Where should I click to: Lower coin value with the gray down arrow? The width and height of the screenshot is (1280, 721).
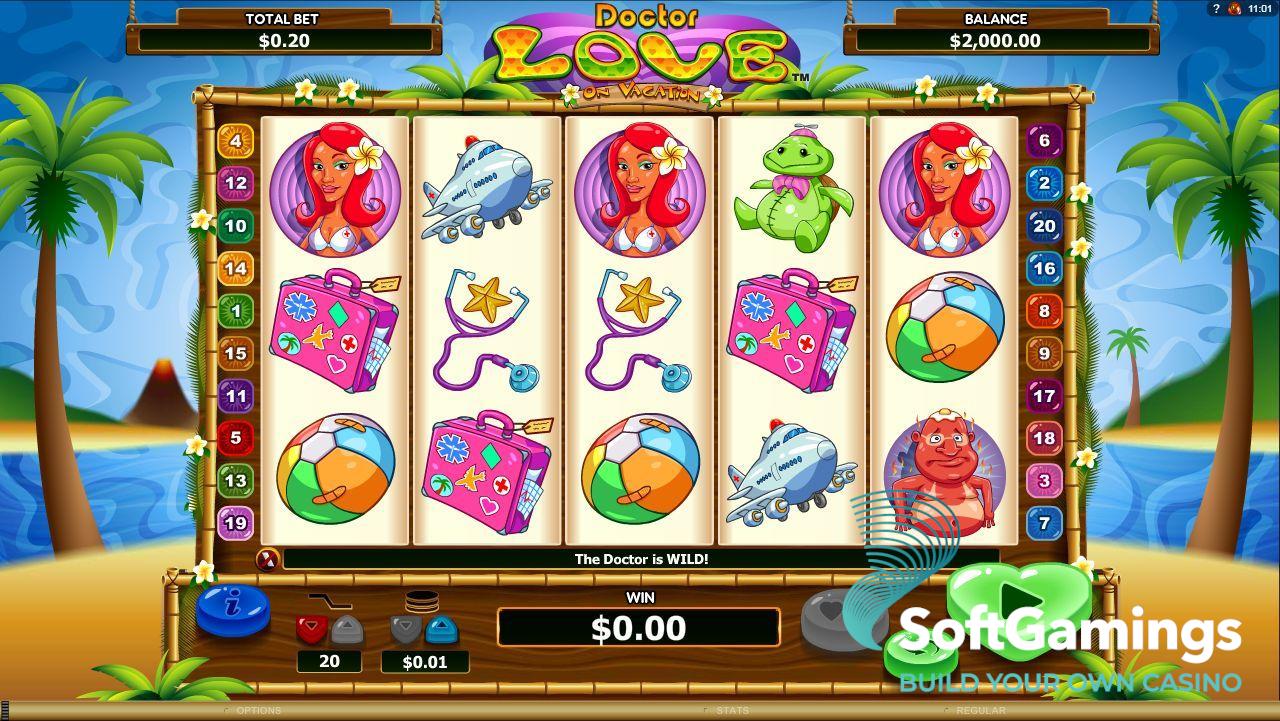click(x=406, y=629)
